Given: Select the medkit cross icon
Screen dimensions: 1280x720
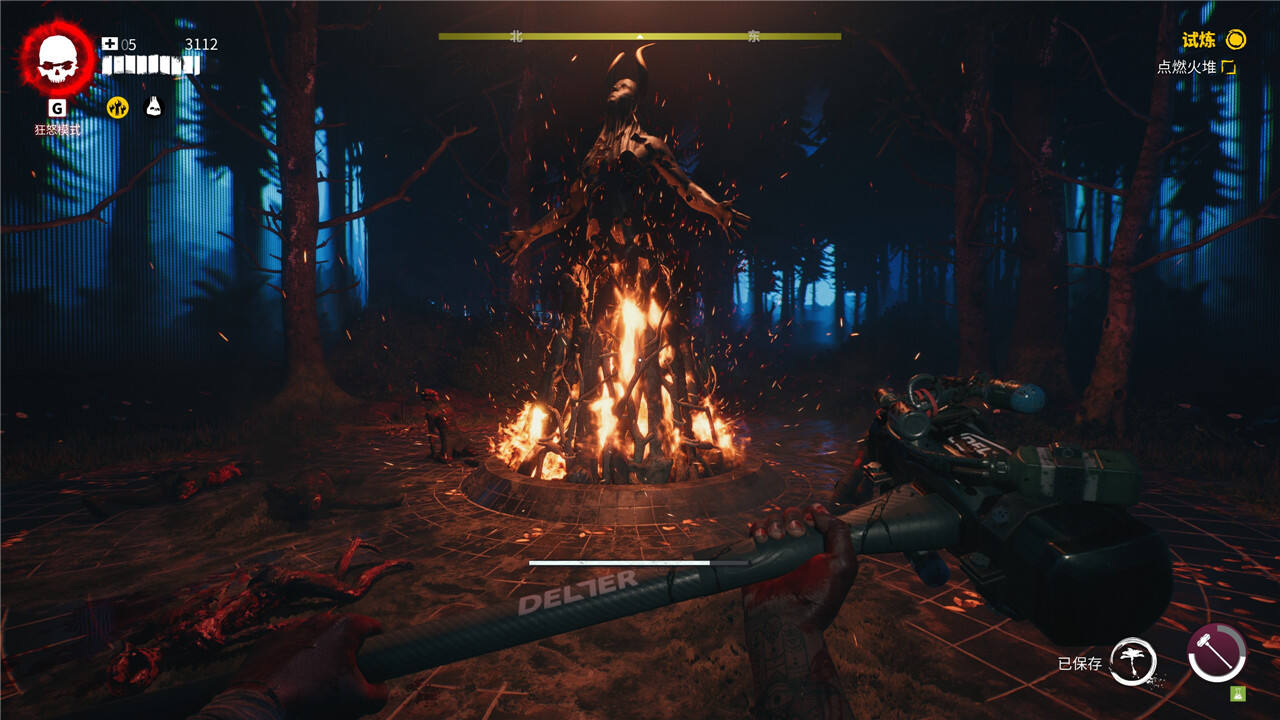Looking at the screenshot, I should [x=110, y=44].
